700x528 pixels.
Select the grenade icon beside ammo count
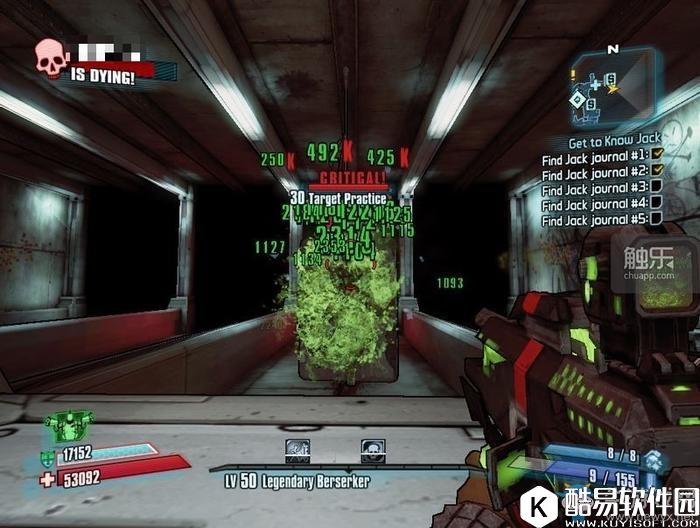coord(653,460)
